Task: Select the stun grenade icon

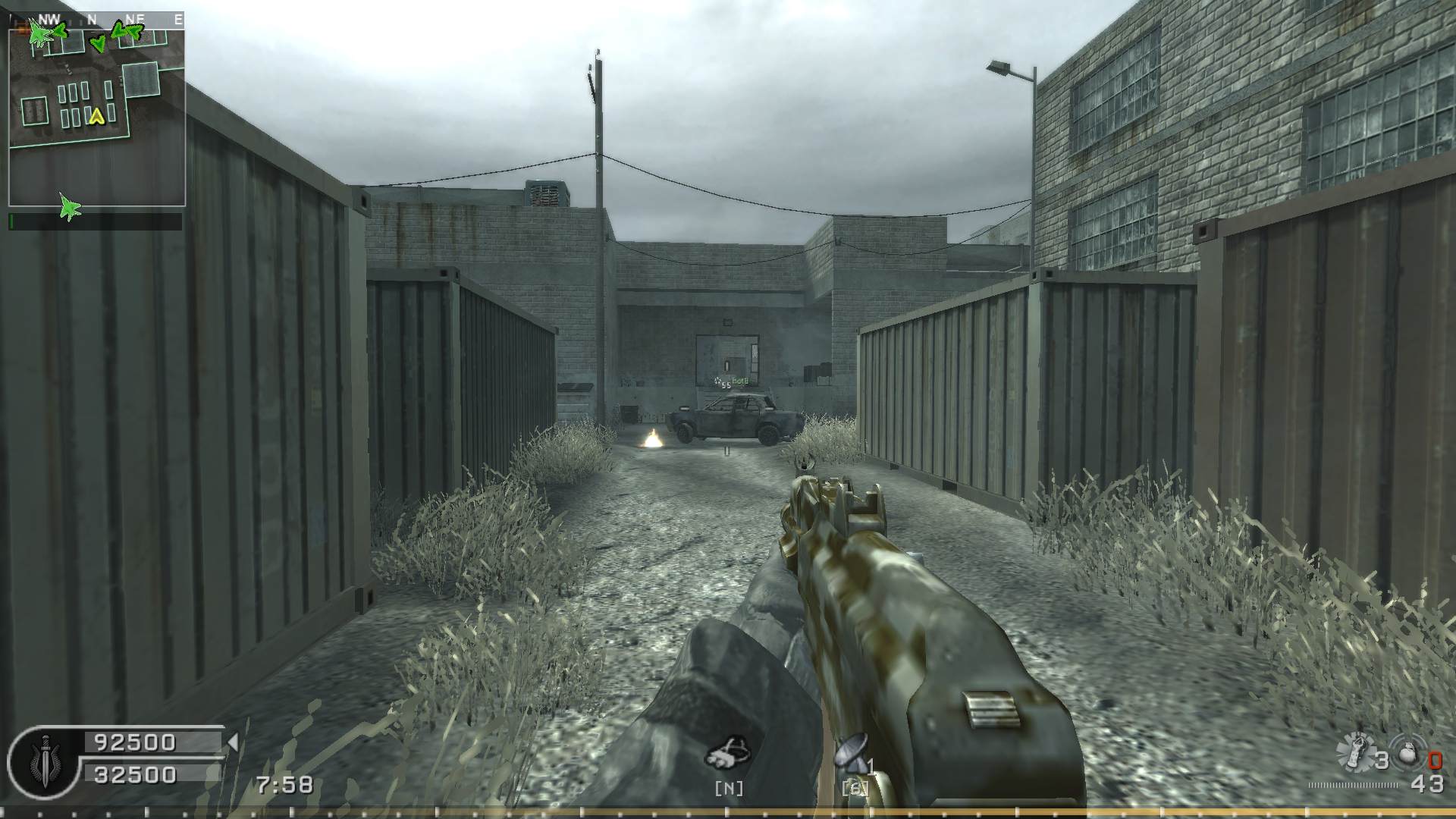Action: [1355, 754]
